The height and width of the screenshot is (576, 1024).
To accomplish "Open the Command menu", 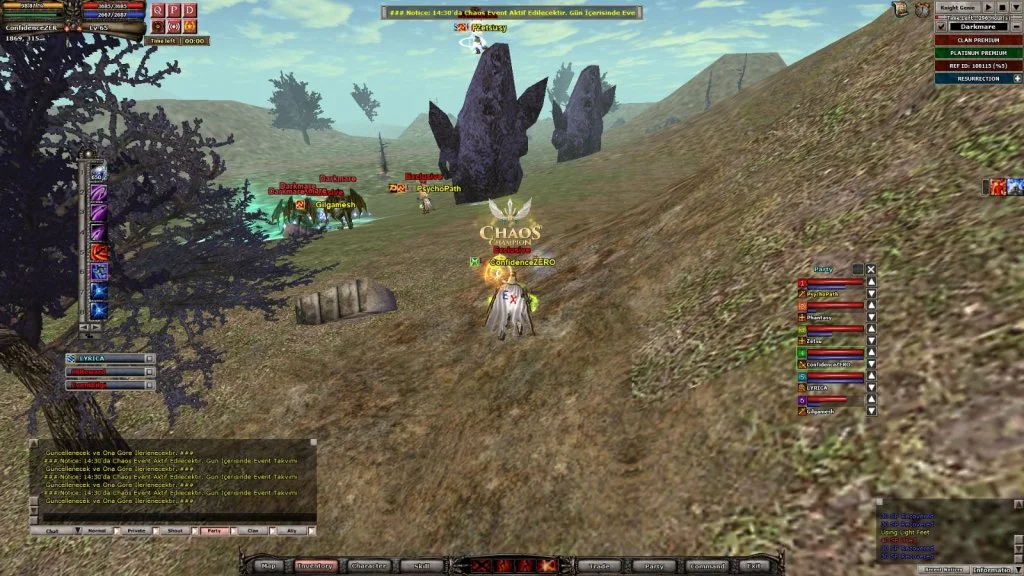I will [x=707, y=566].
